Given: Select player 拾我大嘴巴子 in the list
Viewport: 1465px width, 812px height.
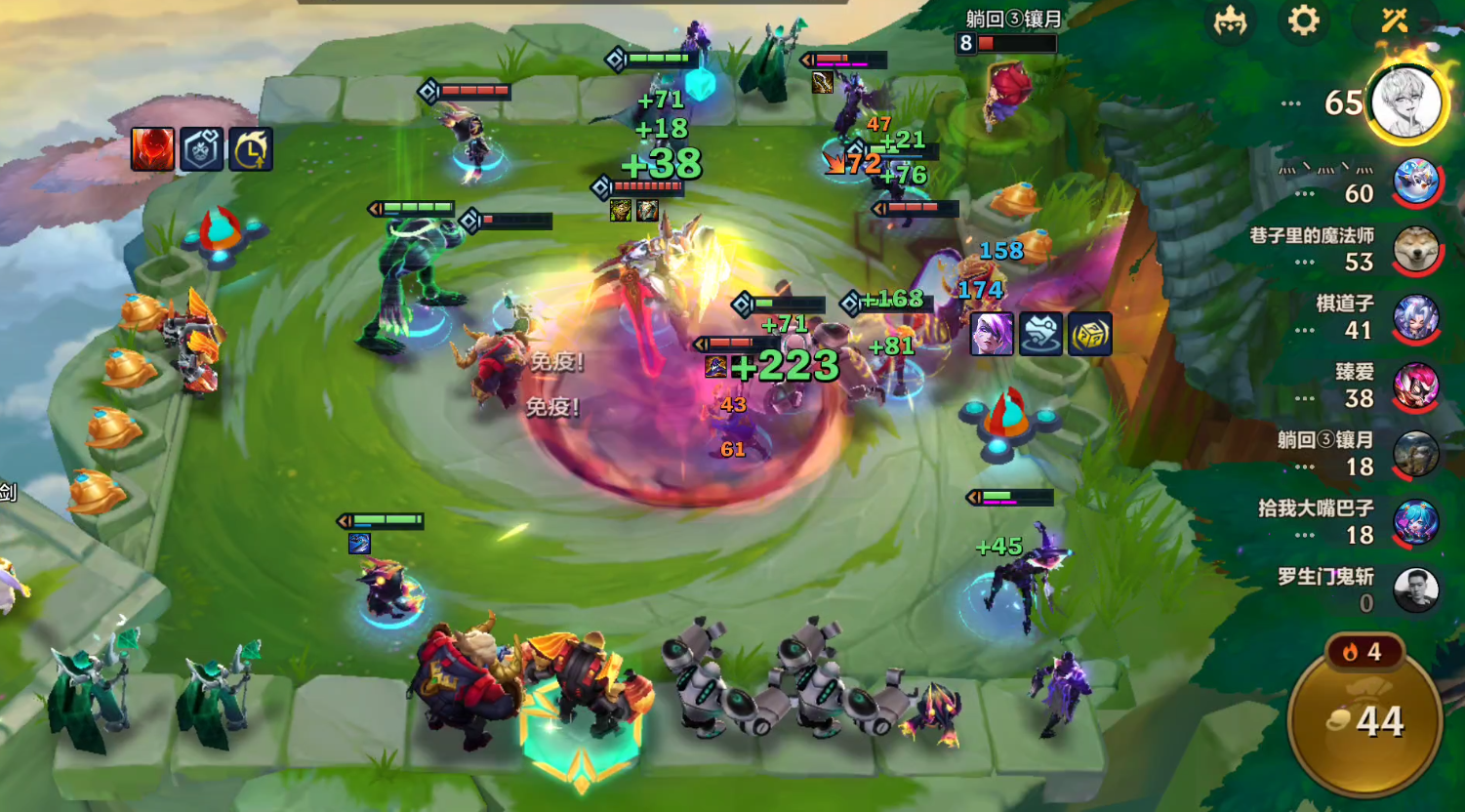Looking at the screenshot, I should point(1415,524).
